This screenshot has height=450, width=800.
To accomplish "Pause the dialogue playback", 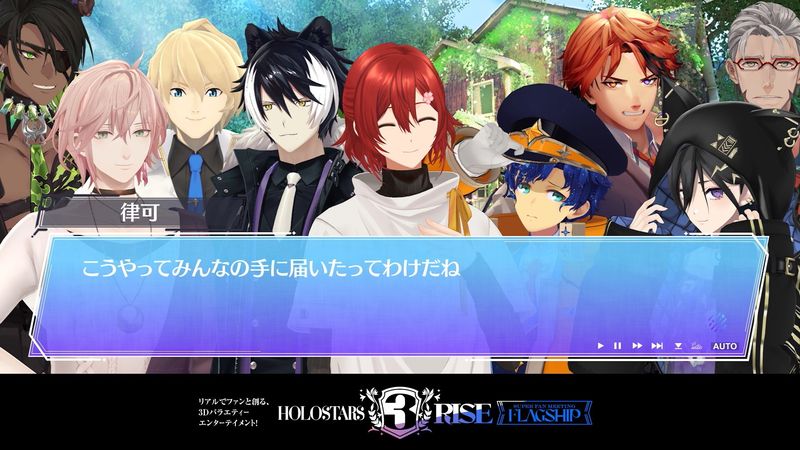I will (617, 346).
